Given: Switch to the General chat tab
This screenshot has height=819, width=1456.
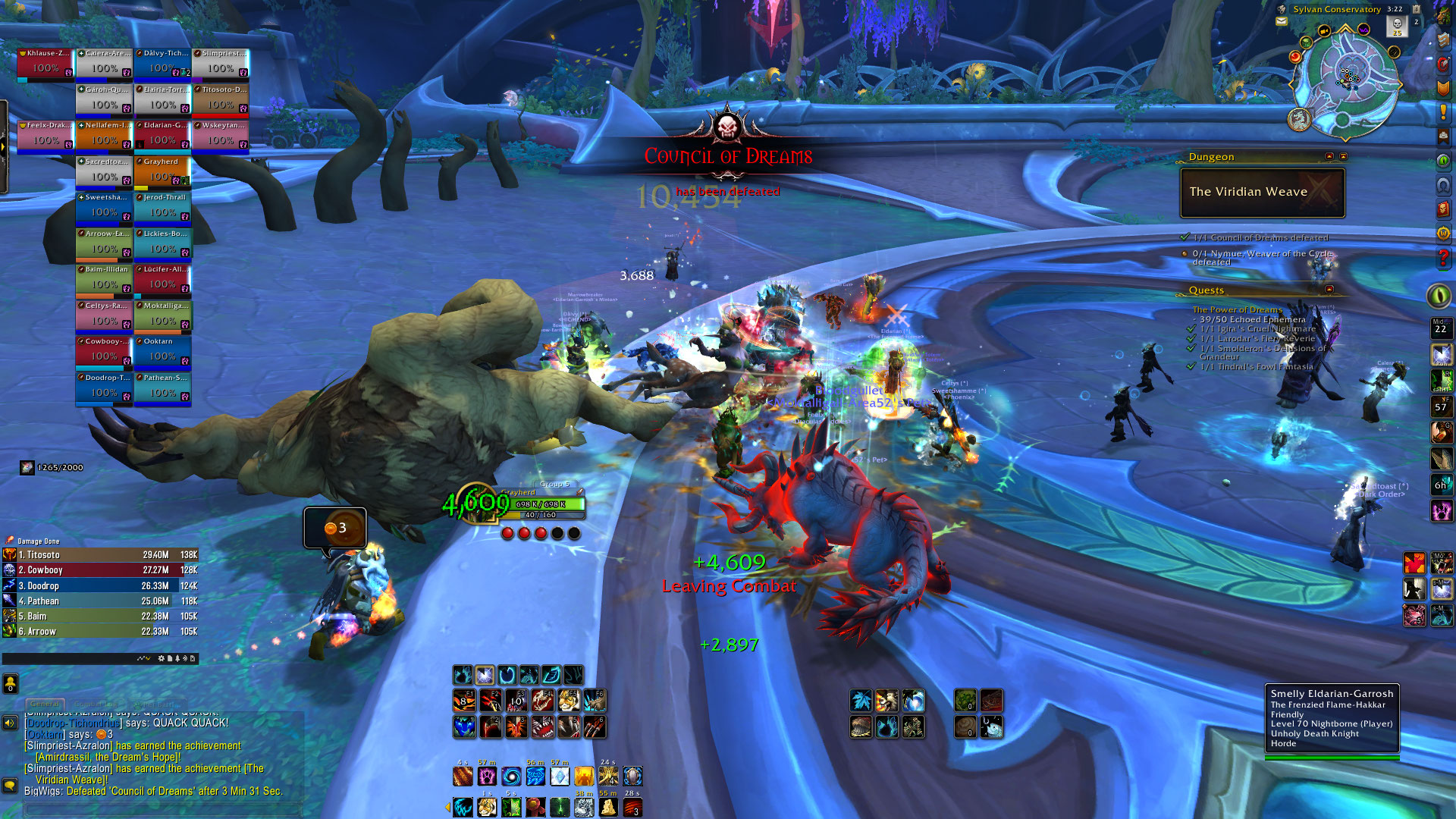Looking at the screenshot, I should (45, 704).
